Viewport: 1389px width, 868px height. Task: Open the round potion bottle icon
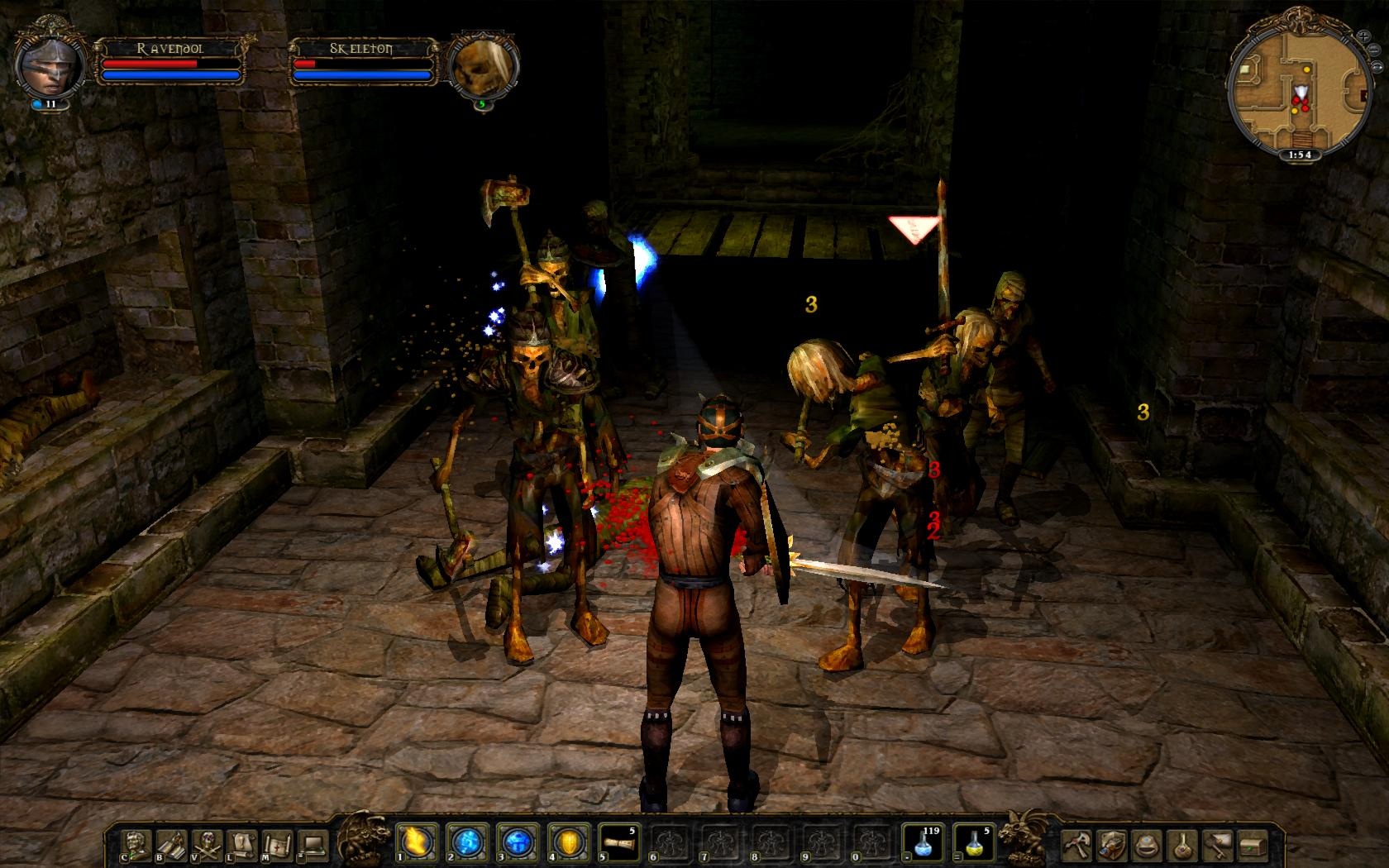1184,844
